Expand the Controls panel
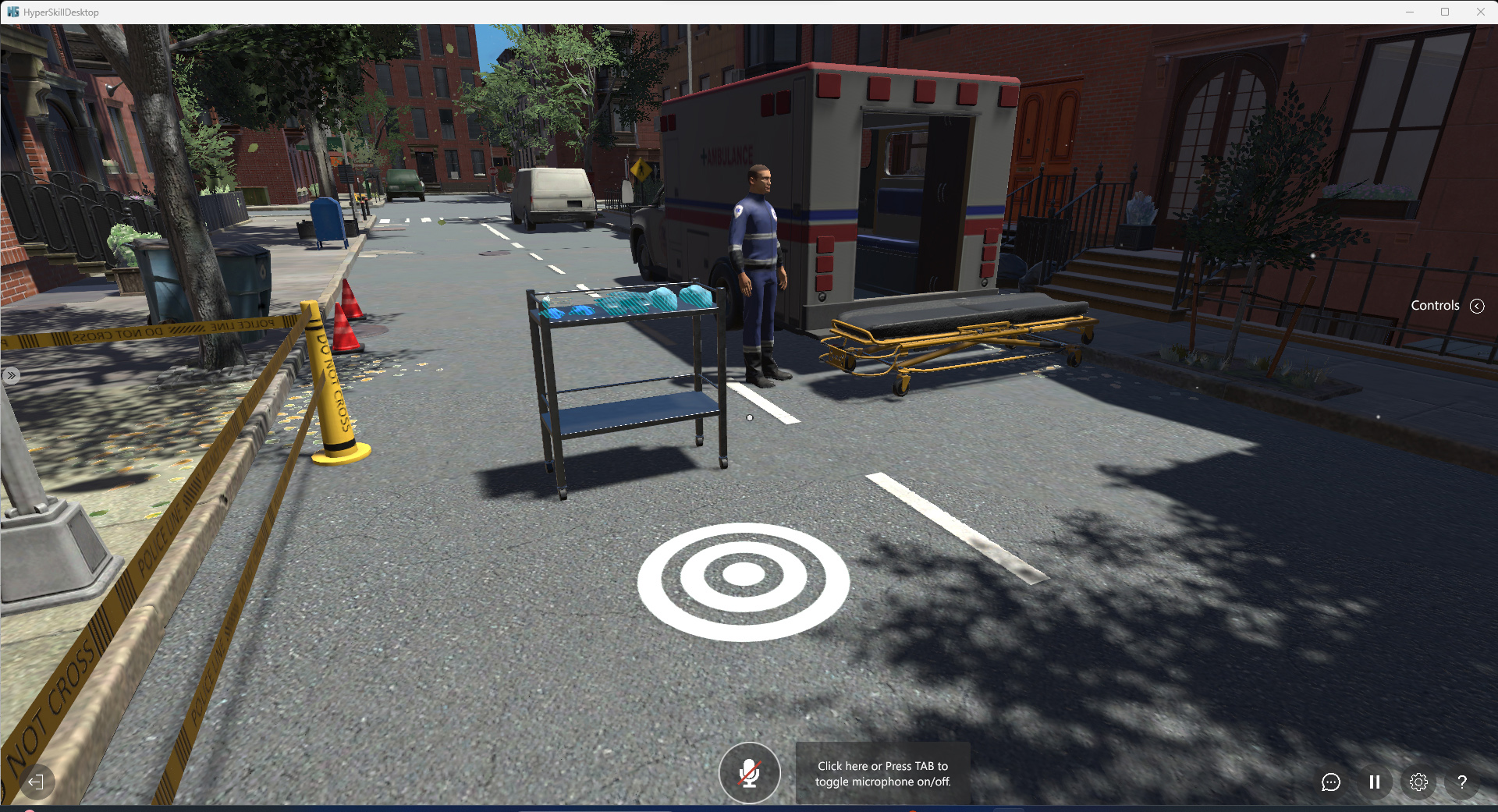 [1476, 306]
